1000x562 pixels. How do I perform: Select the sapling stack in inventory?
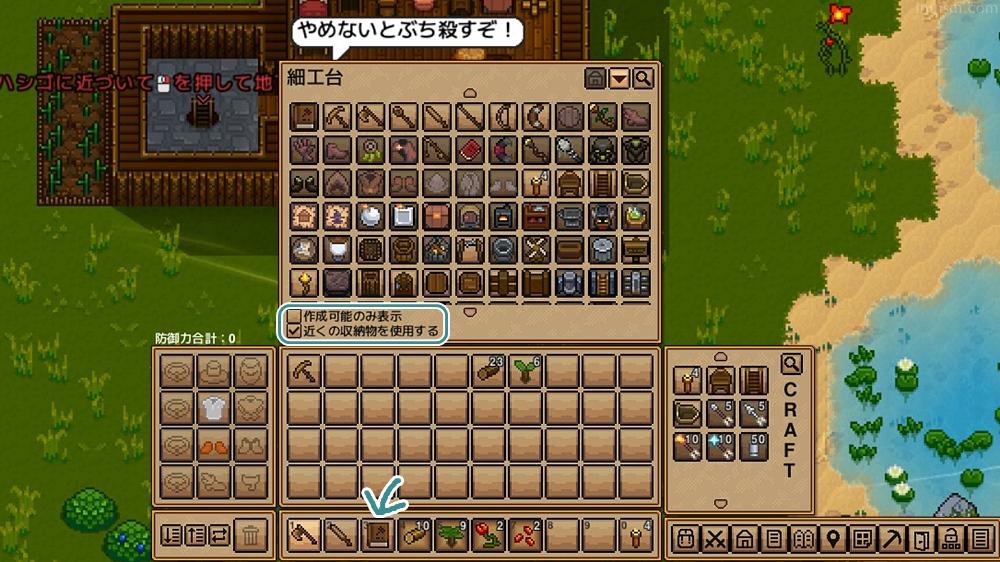[x=526, y=372]
